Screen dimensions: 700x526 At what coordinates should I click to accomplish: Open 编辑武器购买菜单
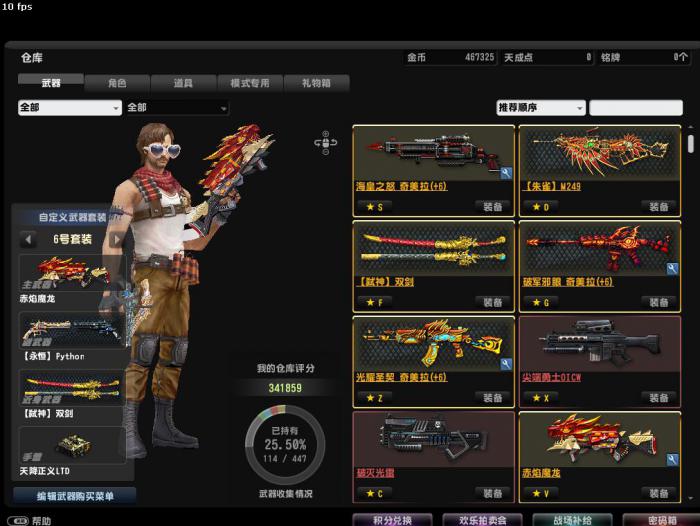point(74,496)
